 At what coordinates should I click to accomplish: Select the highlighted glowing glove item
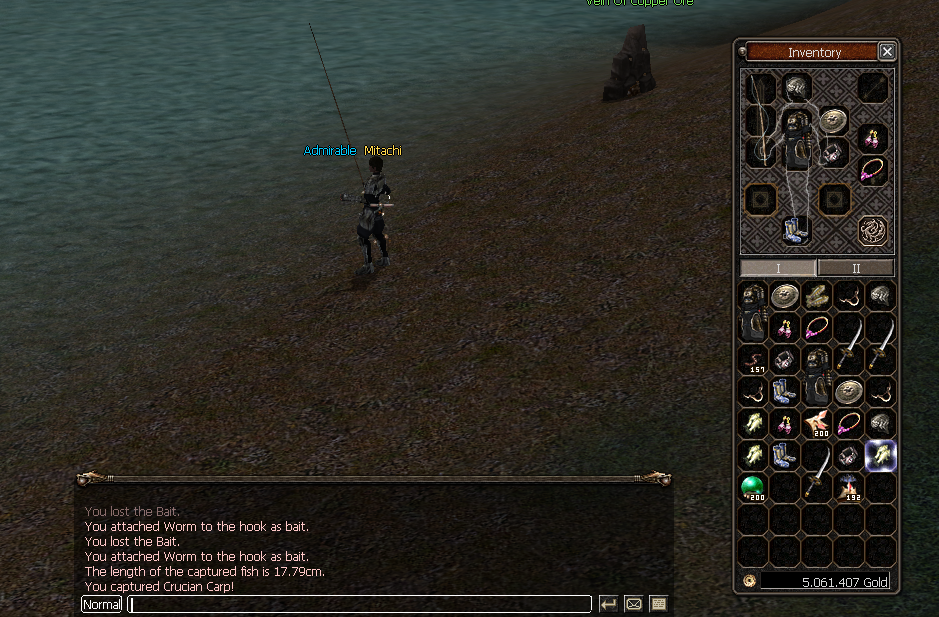tap(881, 456)
